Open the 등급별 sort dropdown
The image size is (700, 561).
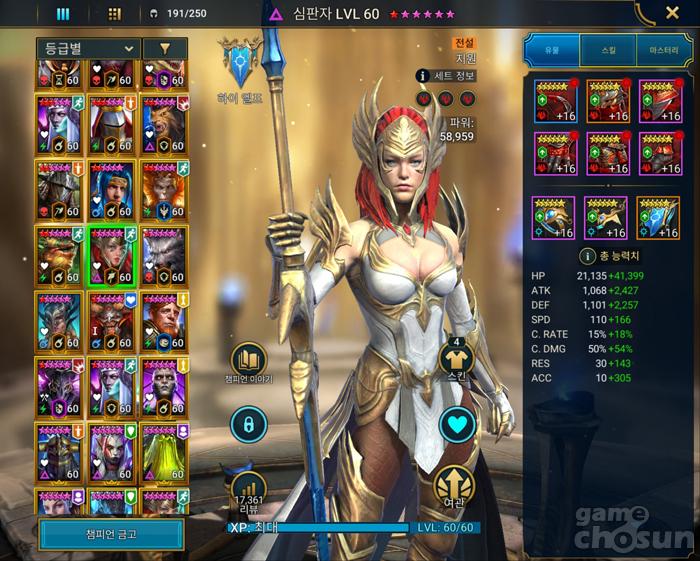(87, 48)
